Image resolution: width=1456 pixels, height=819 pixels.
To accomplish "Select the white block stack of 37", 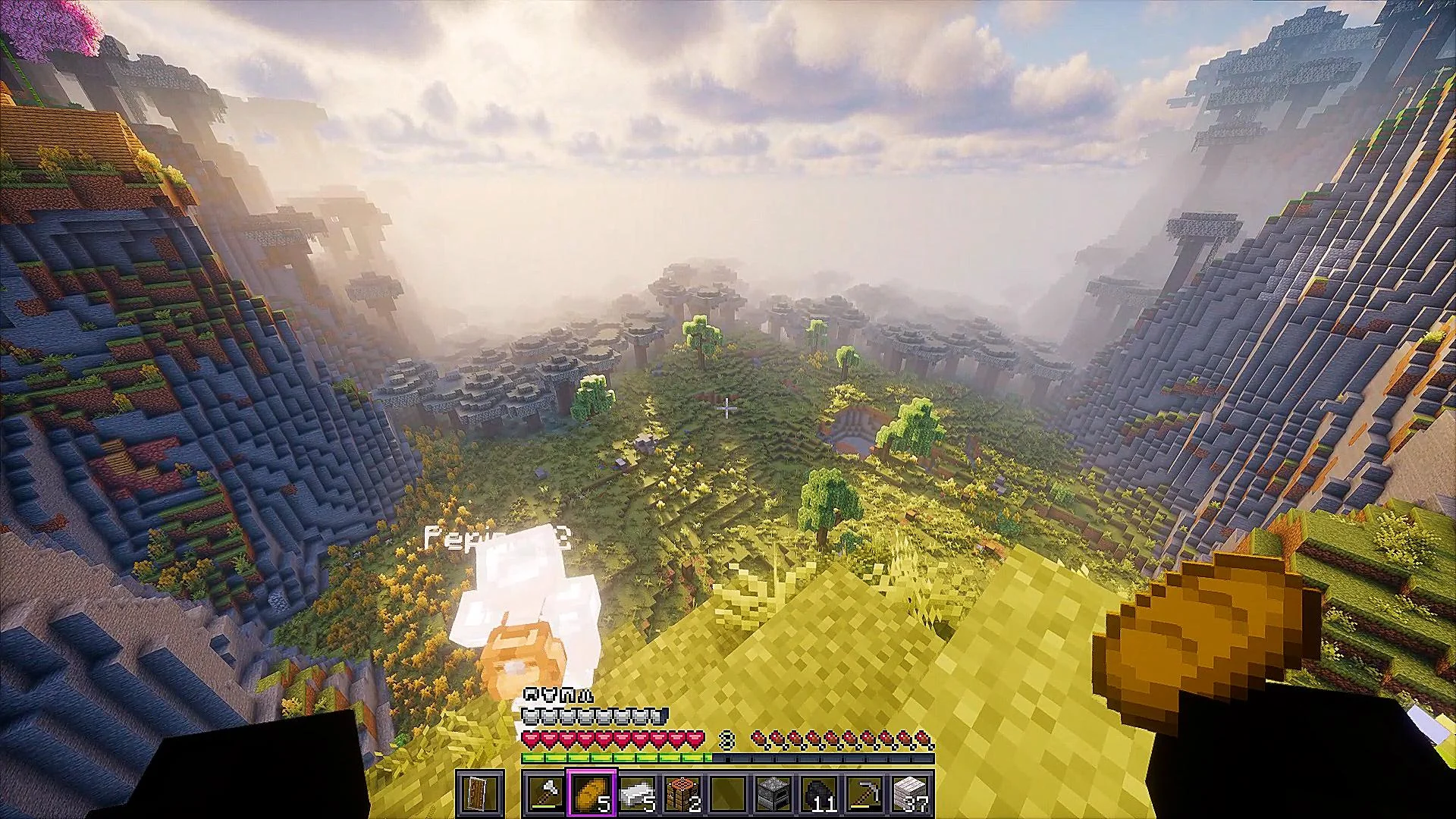I will [x=912, y=792].
